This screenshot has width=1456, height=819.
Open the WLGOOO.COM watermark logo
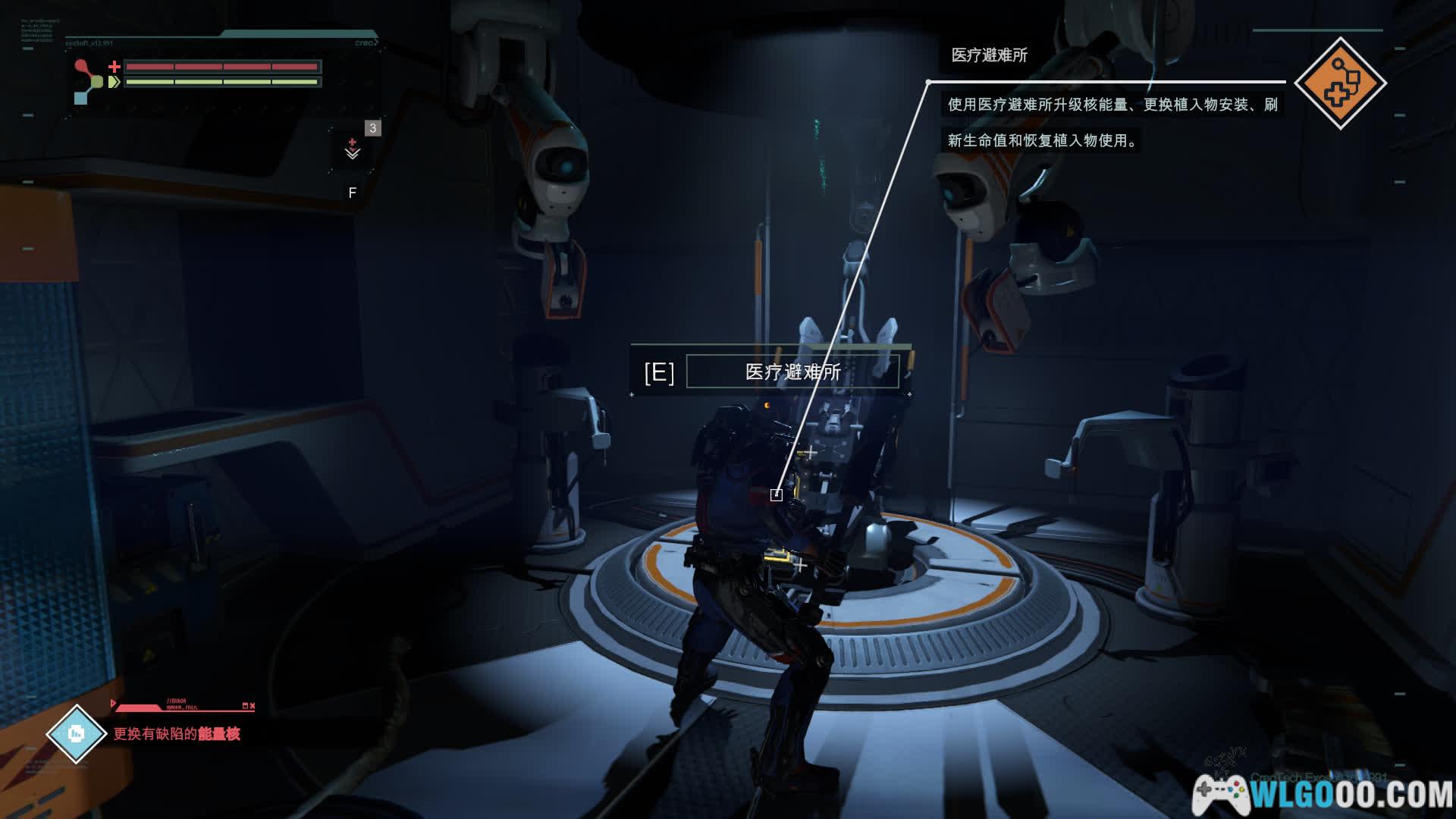tap(1323, 794)
